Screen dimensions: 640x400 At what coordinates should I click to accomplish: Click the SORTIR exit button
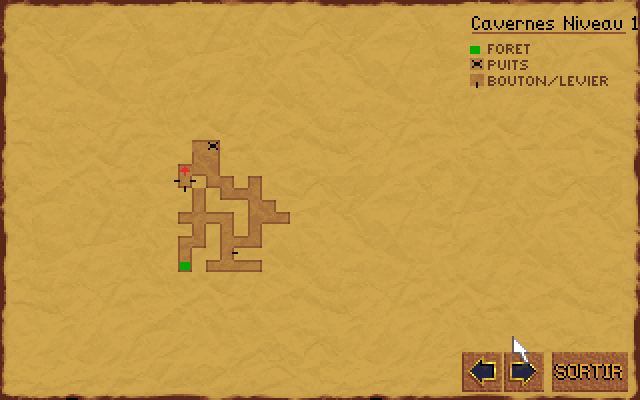[x=589, y=372]
